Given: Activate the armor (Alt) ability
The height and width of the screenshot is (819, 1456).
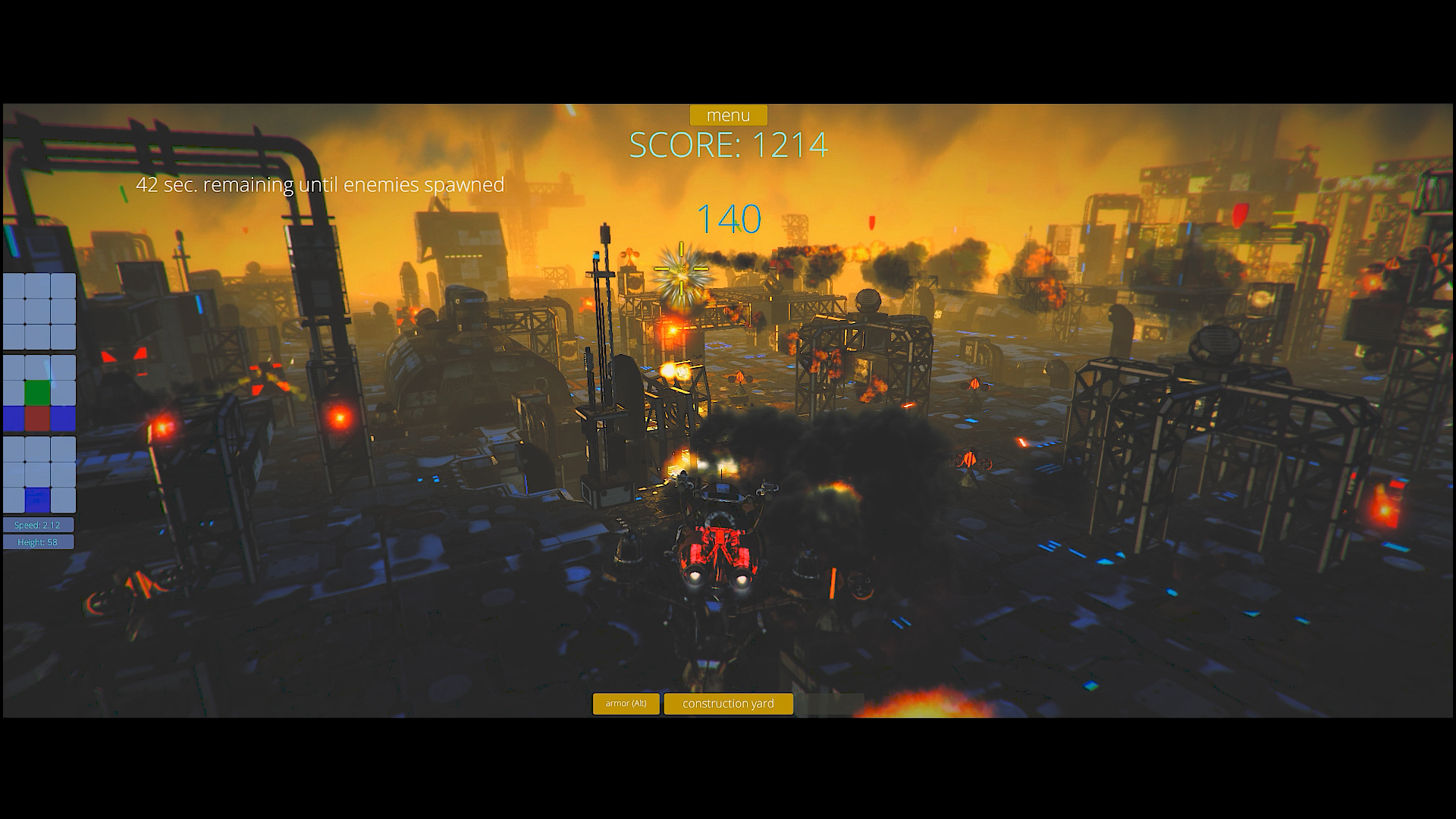Looking at the screenshot, I should click(626, 704).
